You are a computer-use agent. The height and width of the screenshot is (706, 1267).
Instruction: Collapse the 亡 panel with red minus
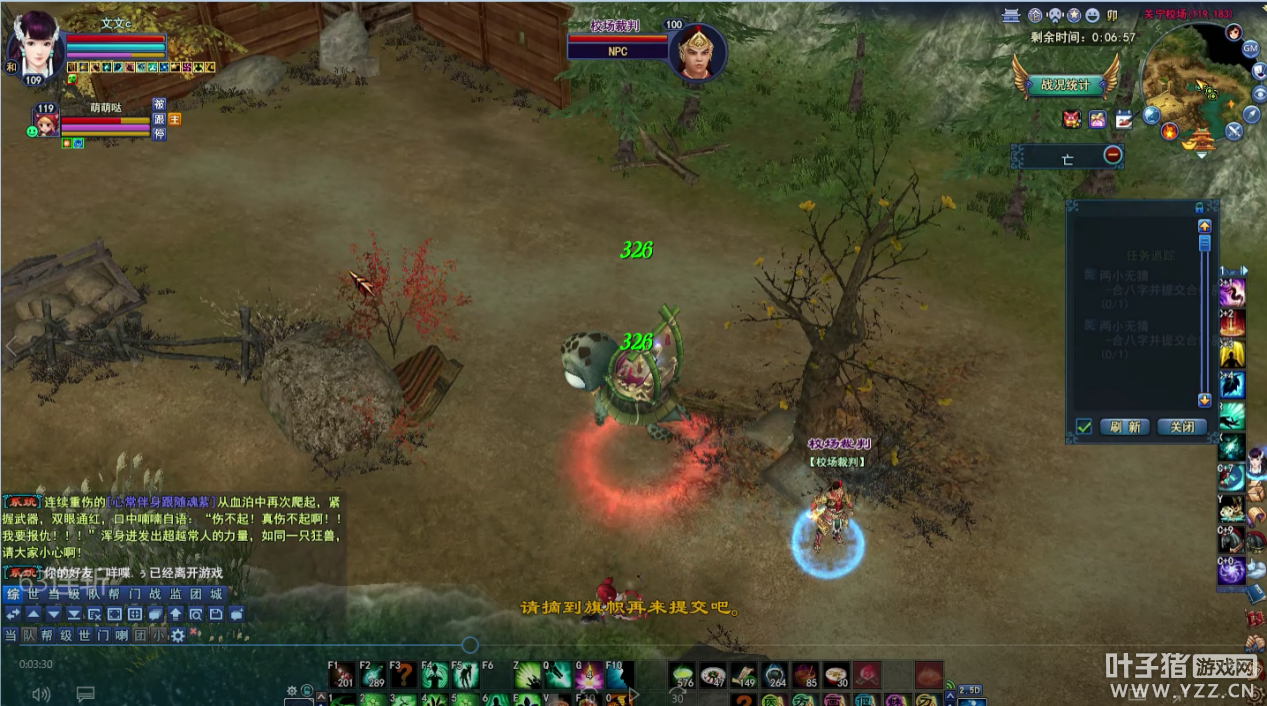pyautogui.click(x=1113, y=155)
